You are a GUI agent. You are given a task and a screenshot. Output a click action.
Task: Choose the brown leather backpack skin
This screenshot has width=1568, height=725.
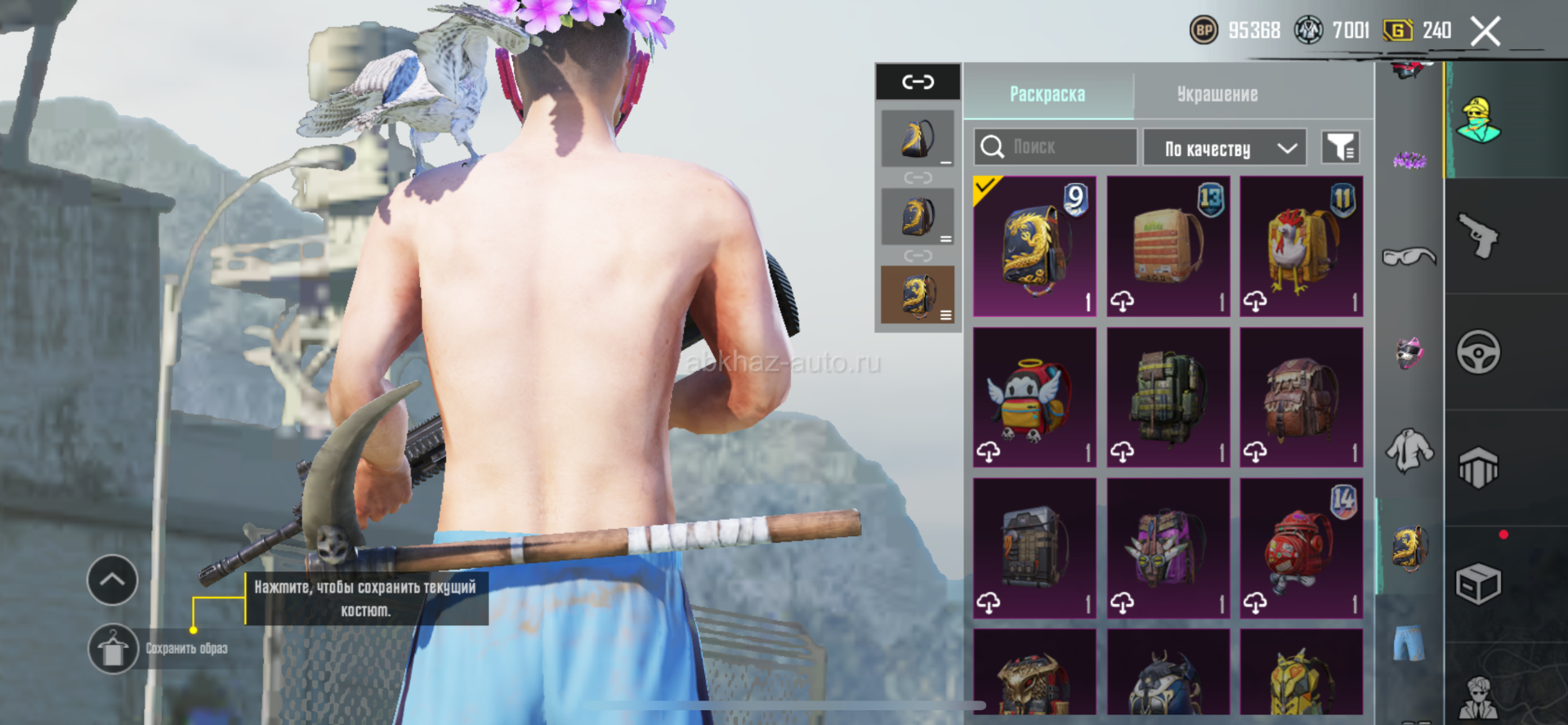(x=1301, y=397)
